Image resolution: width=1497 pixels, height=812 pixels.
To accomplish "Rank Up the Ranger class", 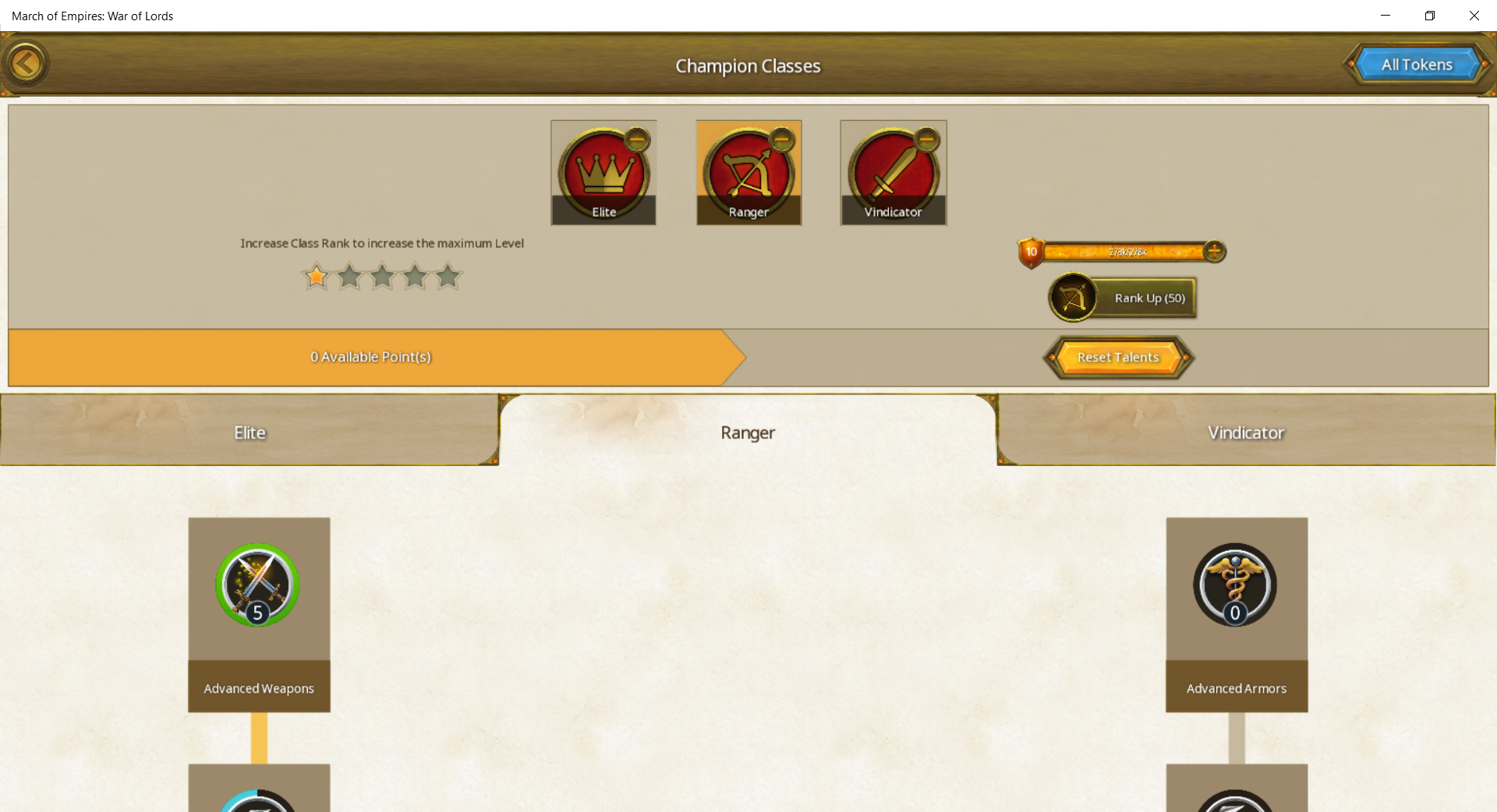I will tap(1123, 298).
